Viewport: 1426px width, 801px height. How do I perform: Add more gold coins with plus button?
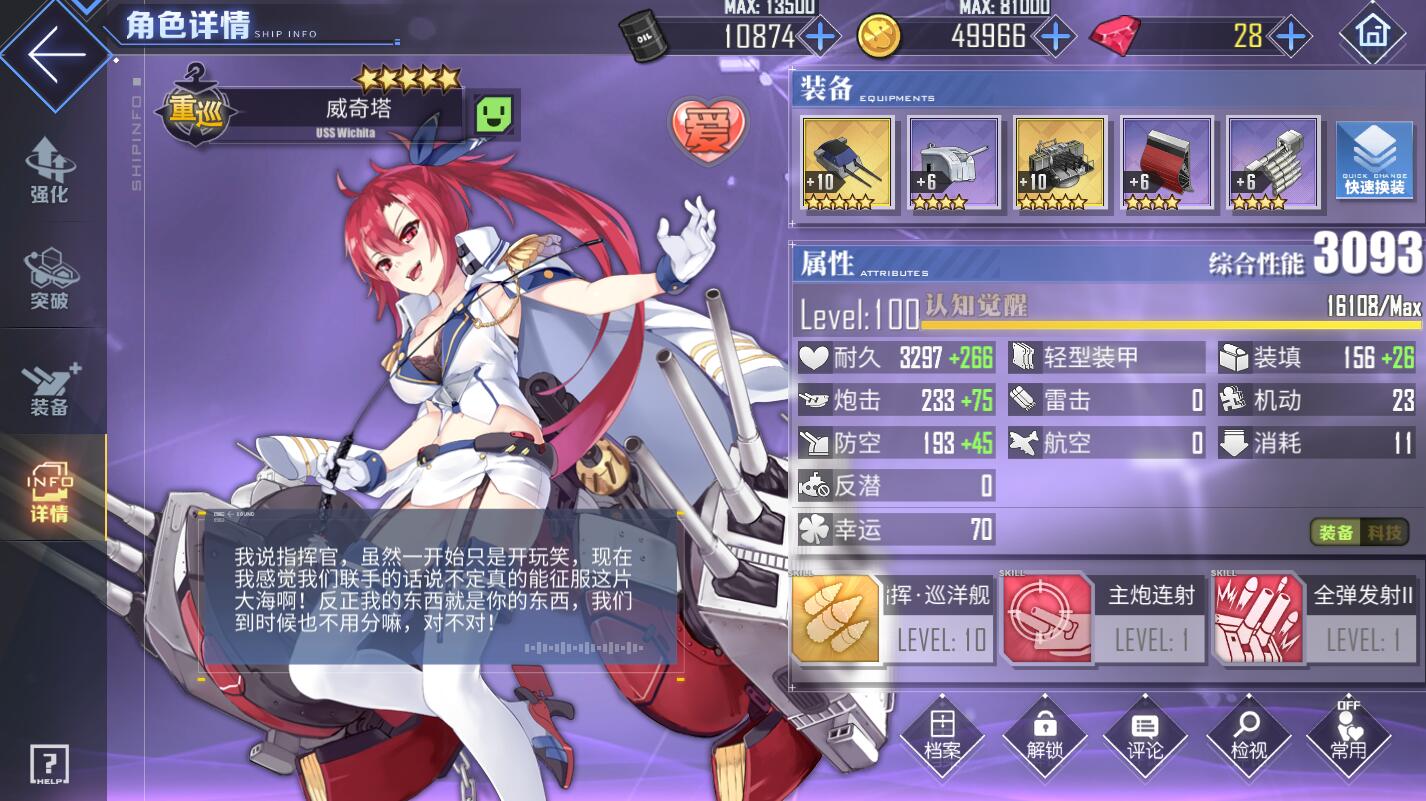click(1057, 37)
